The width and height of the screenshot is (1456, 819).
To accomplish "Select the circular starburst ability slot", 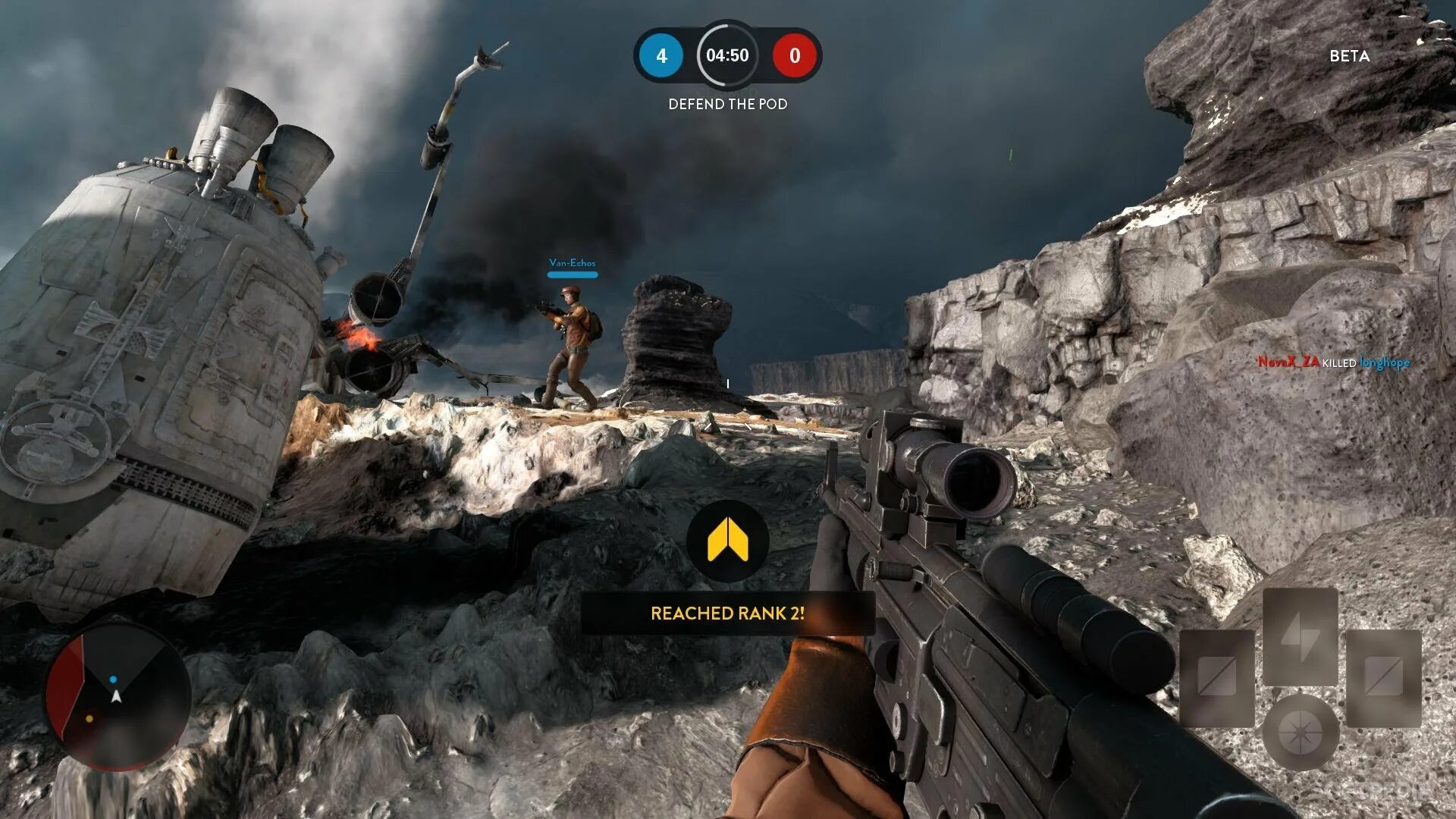I will pyautogui.click(x=1300, y=731).
